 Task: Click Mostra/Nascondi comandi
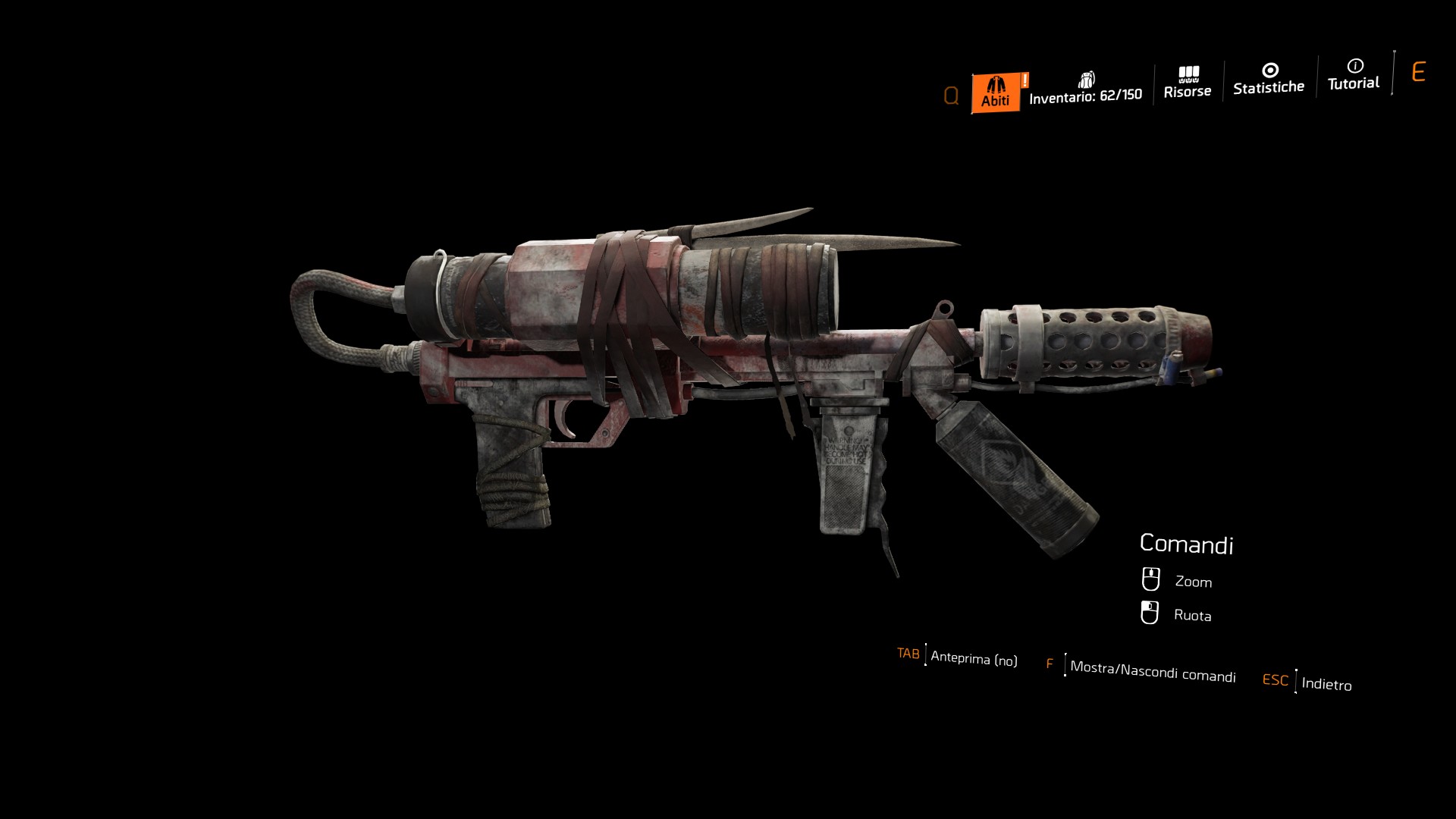[x=1152, y=670]
